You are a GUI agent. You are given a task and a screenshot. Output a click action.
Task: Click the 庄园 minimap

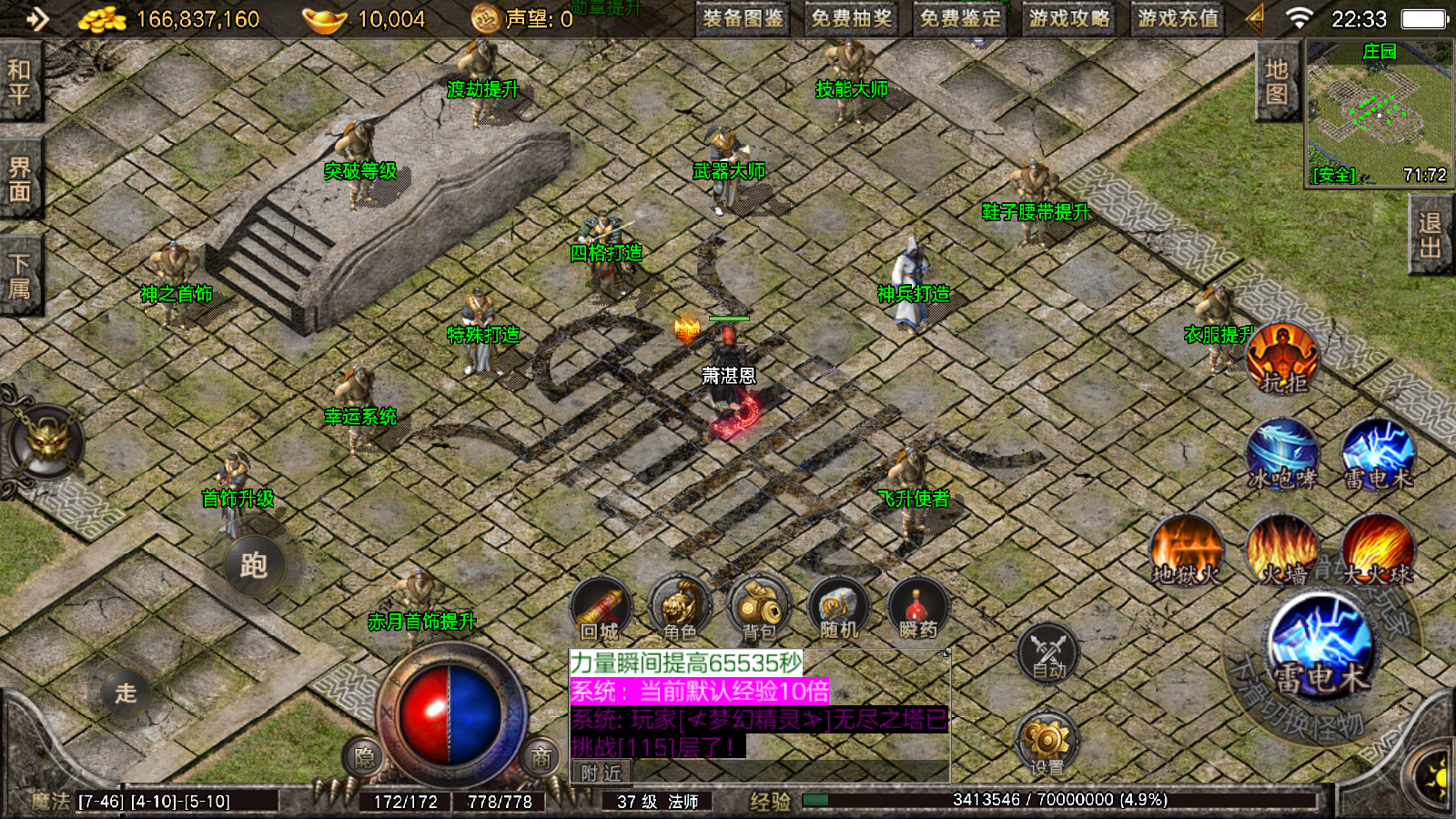(x=1379, y=114)
